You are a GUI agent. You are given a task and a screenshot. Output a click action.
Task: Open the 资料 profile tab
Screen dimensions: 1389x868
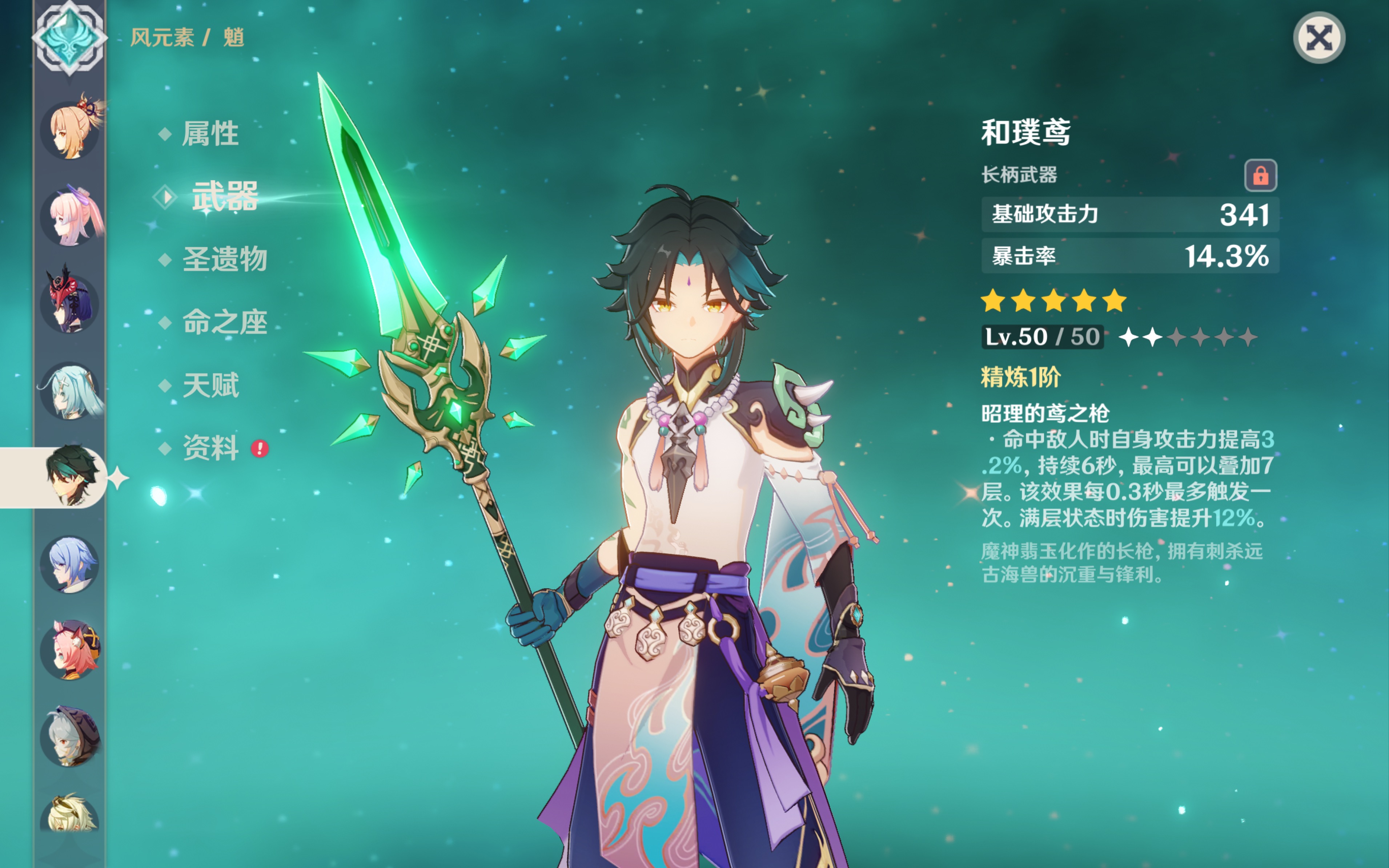click(210, 448)
